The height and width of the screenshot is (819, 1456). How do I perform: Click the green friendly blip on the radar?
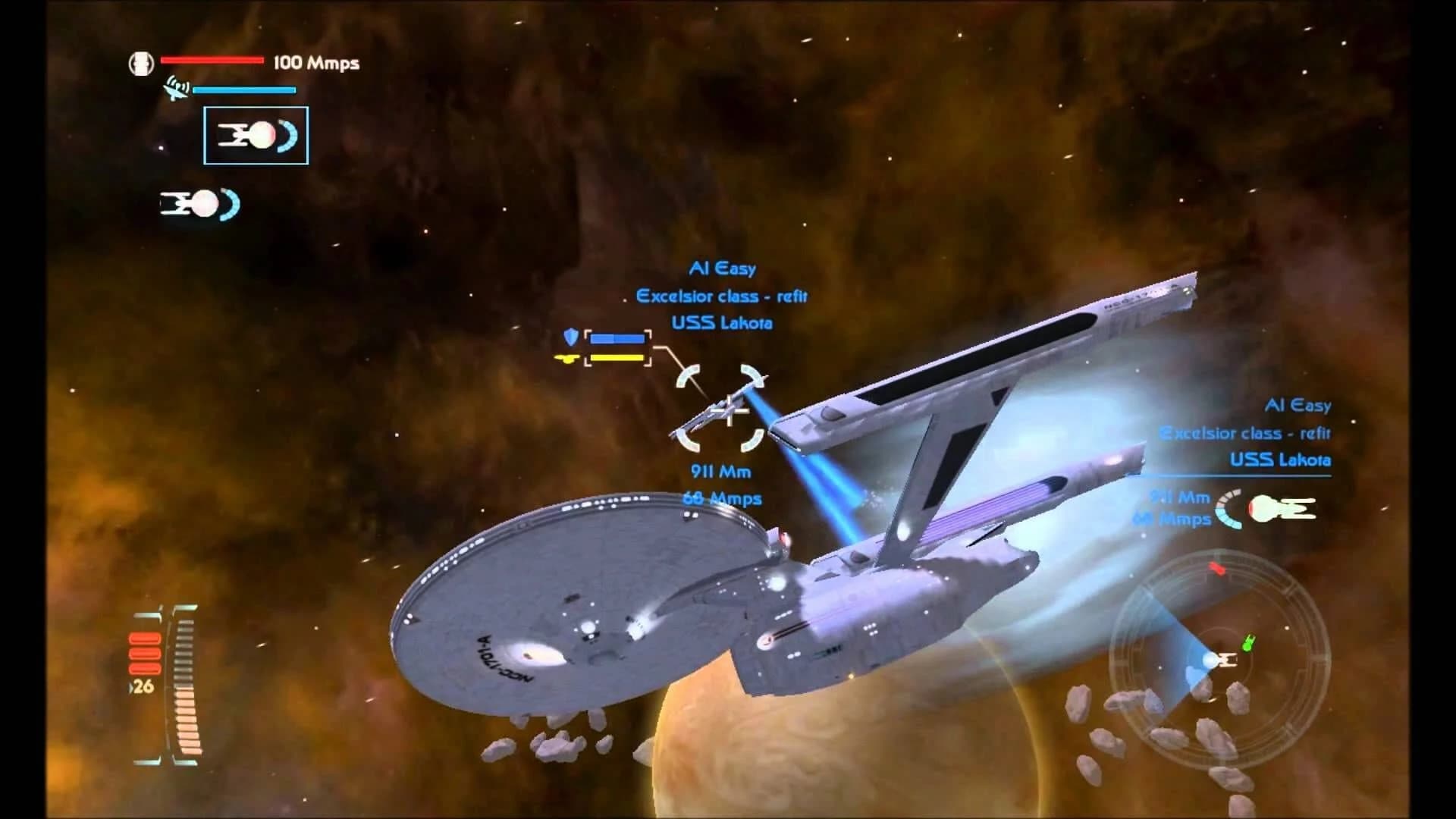tap(1247, 642)
